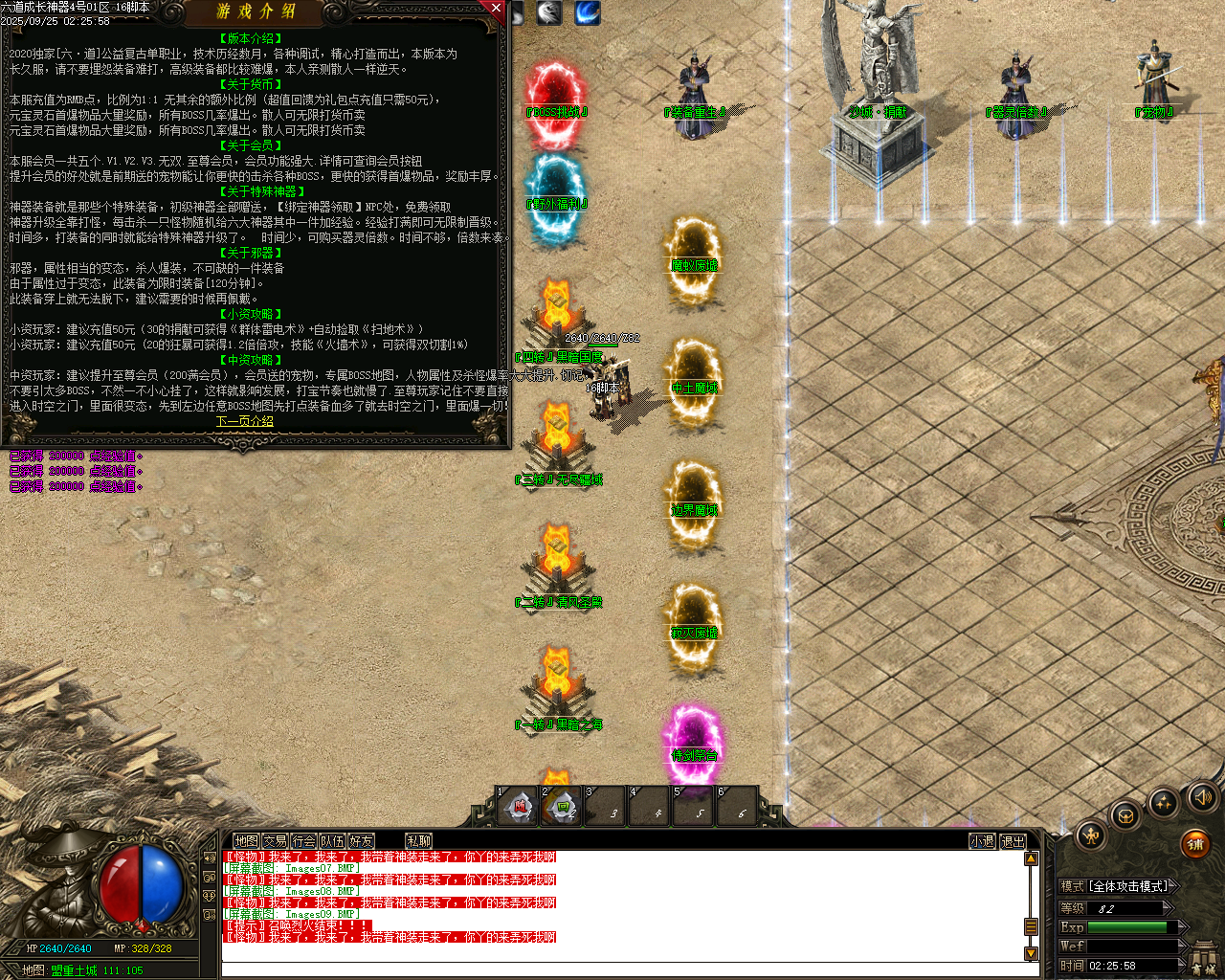The width and height of the screenshot is (1225, 980).
Task: Click the arrow at the 等级 level row
Action: (x=1168, y=908)
